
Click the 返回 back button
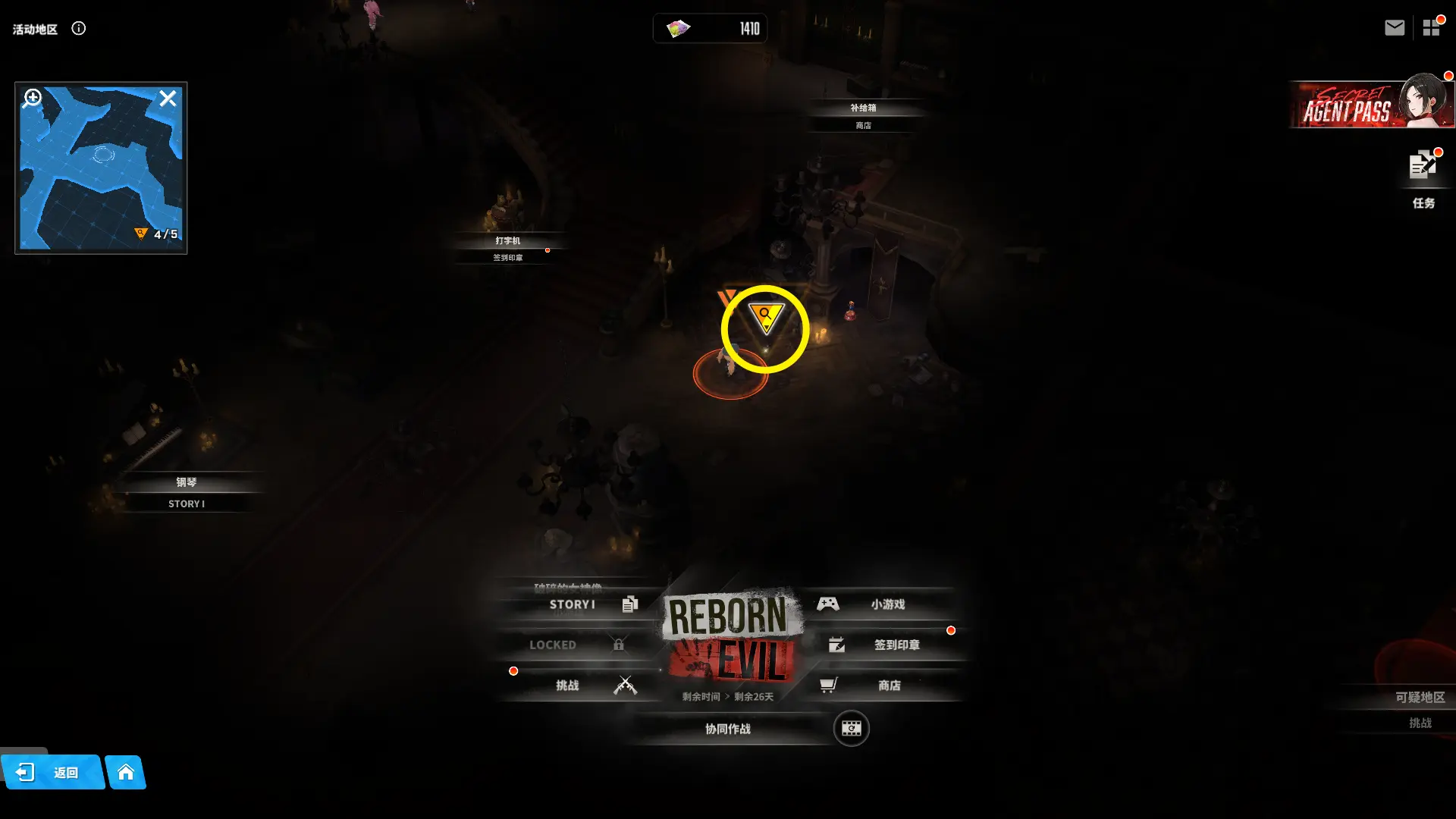(52, 772)
